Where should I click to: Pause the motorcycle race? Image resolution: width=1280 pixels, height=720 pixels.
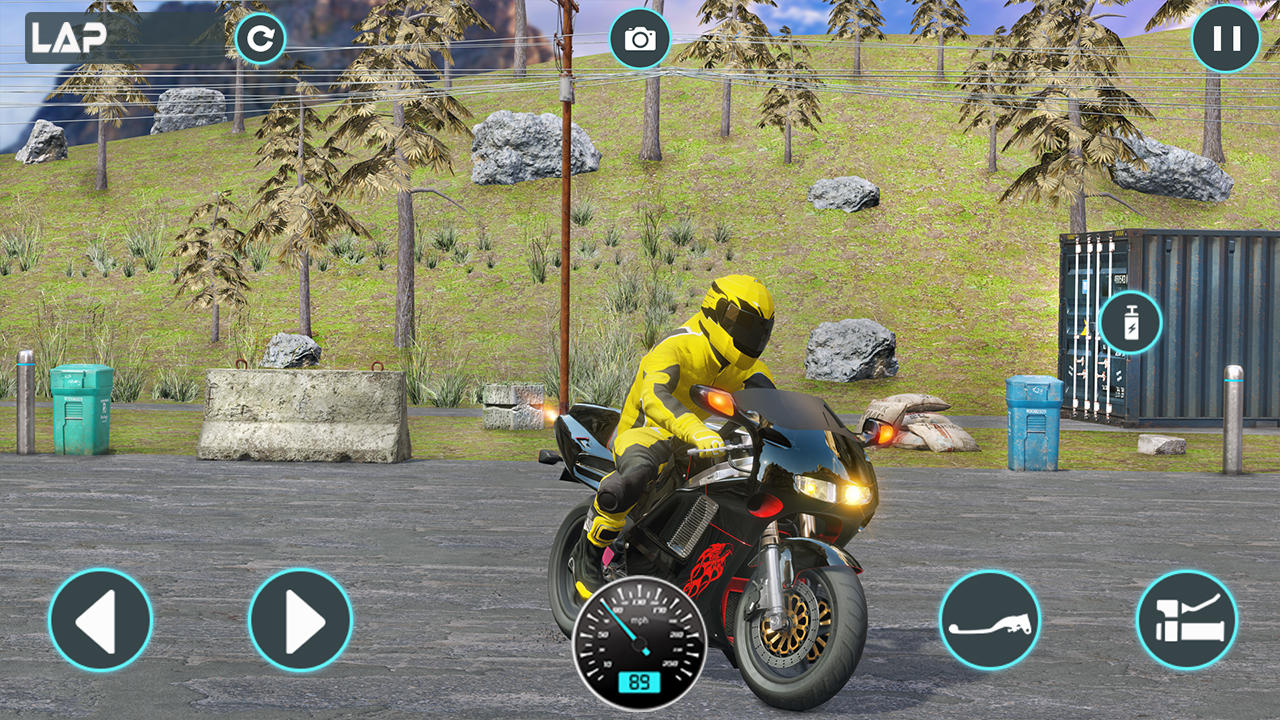[x=1227, y=40]
